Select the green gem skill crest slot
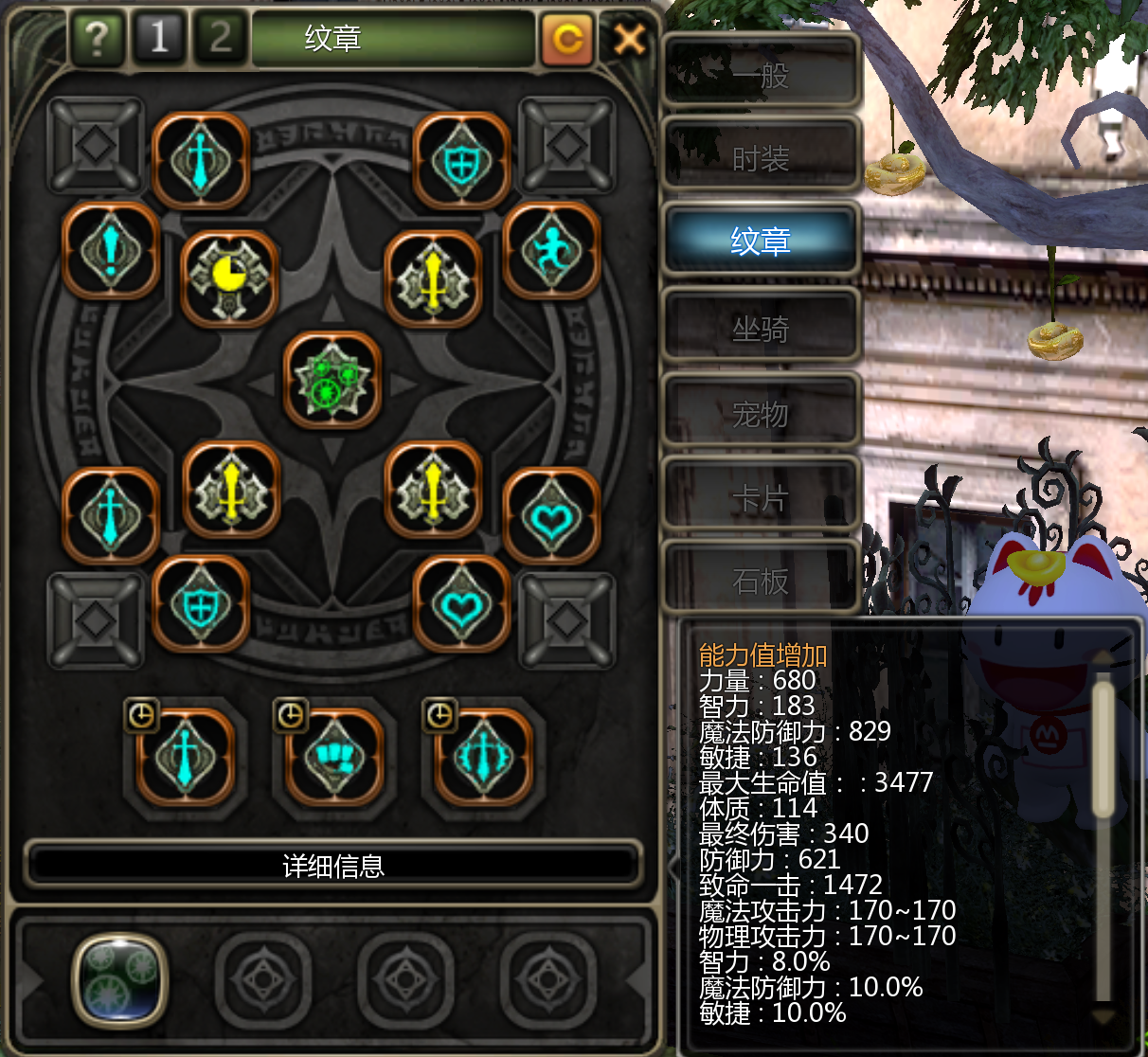This screenshot has width=1148, height=1057. 120,979
